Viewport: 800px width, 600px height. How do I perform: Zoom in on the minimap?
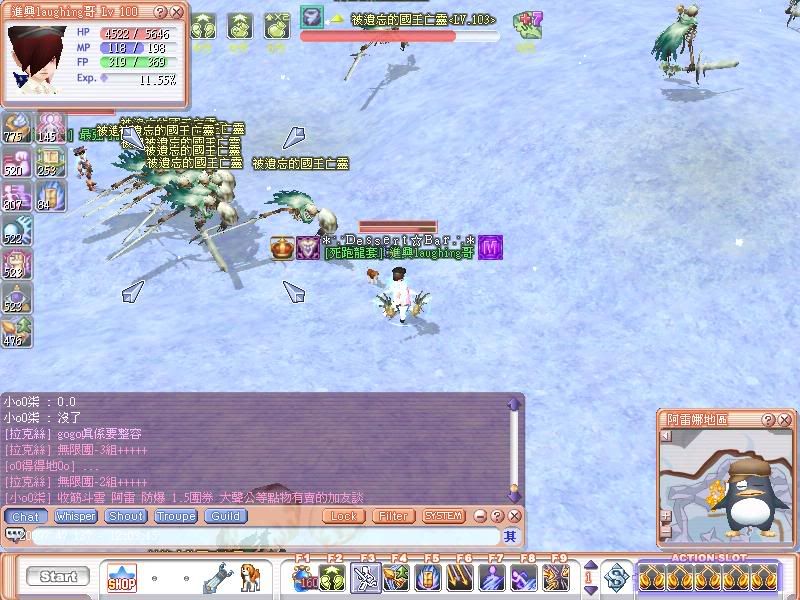click(665, 516)
